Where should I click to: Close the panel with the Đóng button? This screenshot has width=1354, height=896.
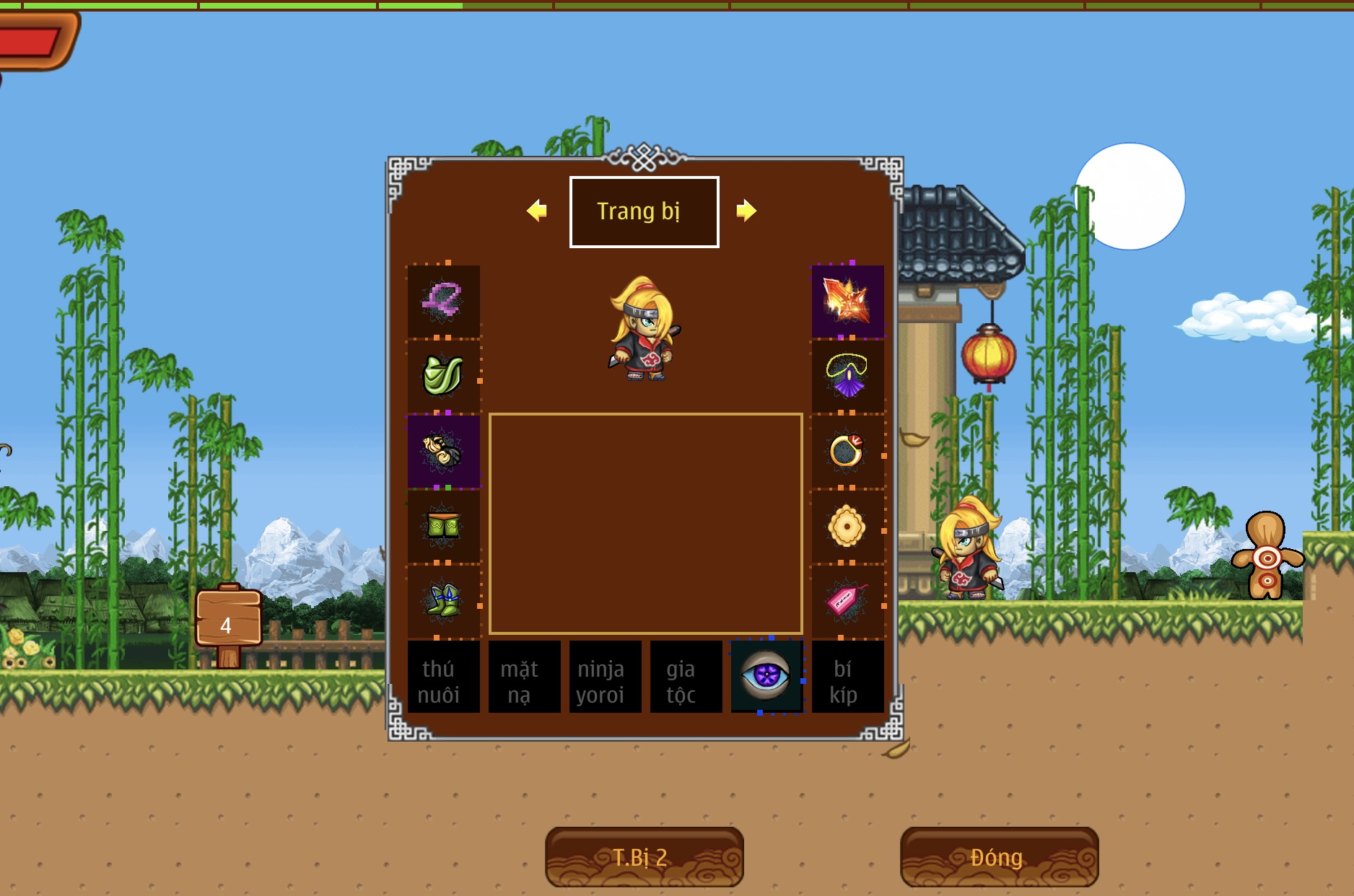pyautogui.click(x=999, y=857)
